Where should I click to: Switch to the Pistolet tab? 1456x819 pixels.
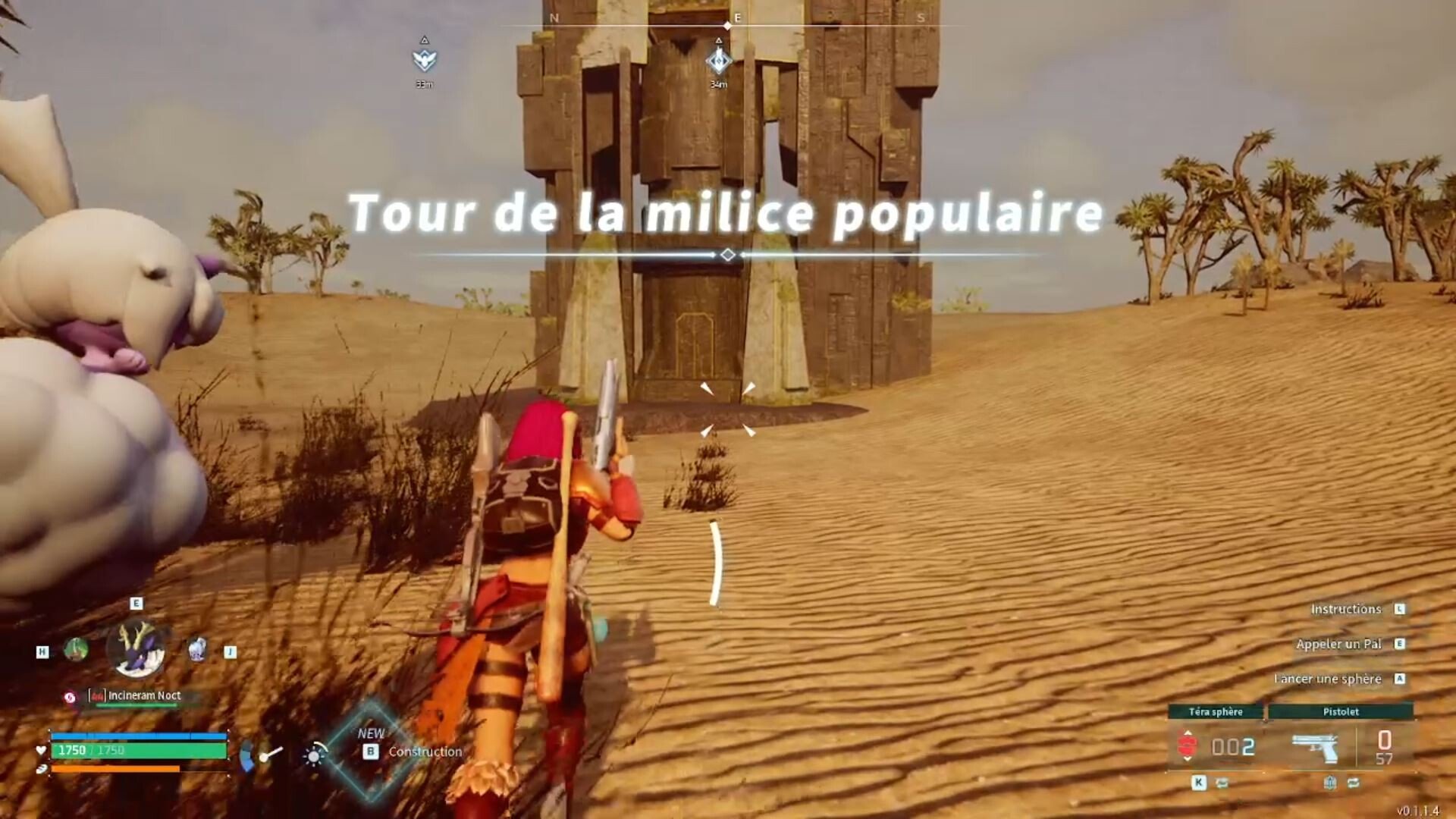click(x=1341, y=711)
